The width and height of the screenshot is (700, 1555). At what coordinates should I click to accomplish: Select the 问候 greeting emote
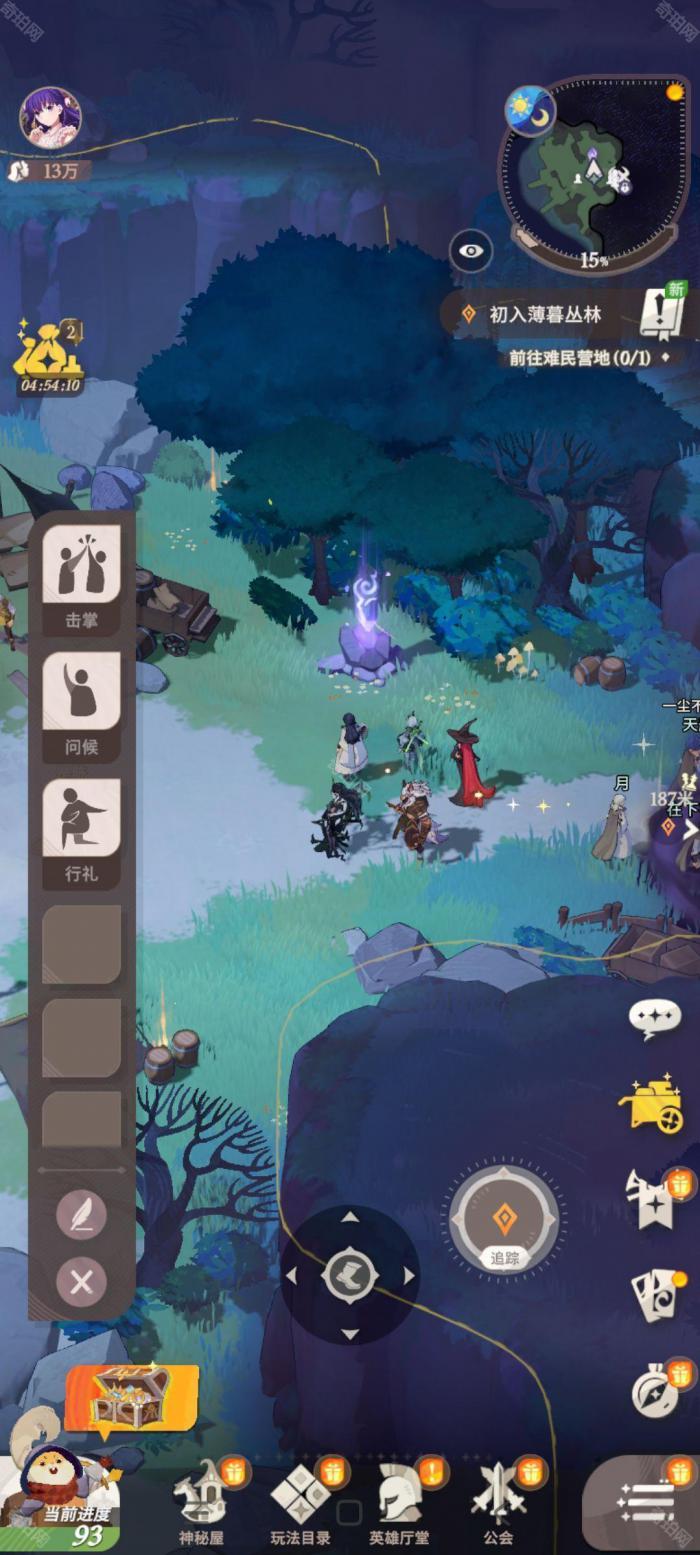pos(82,700)
